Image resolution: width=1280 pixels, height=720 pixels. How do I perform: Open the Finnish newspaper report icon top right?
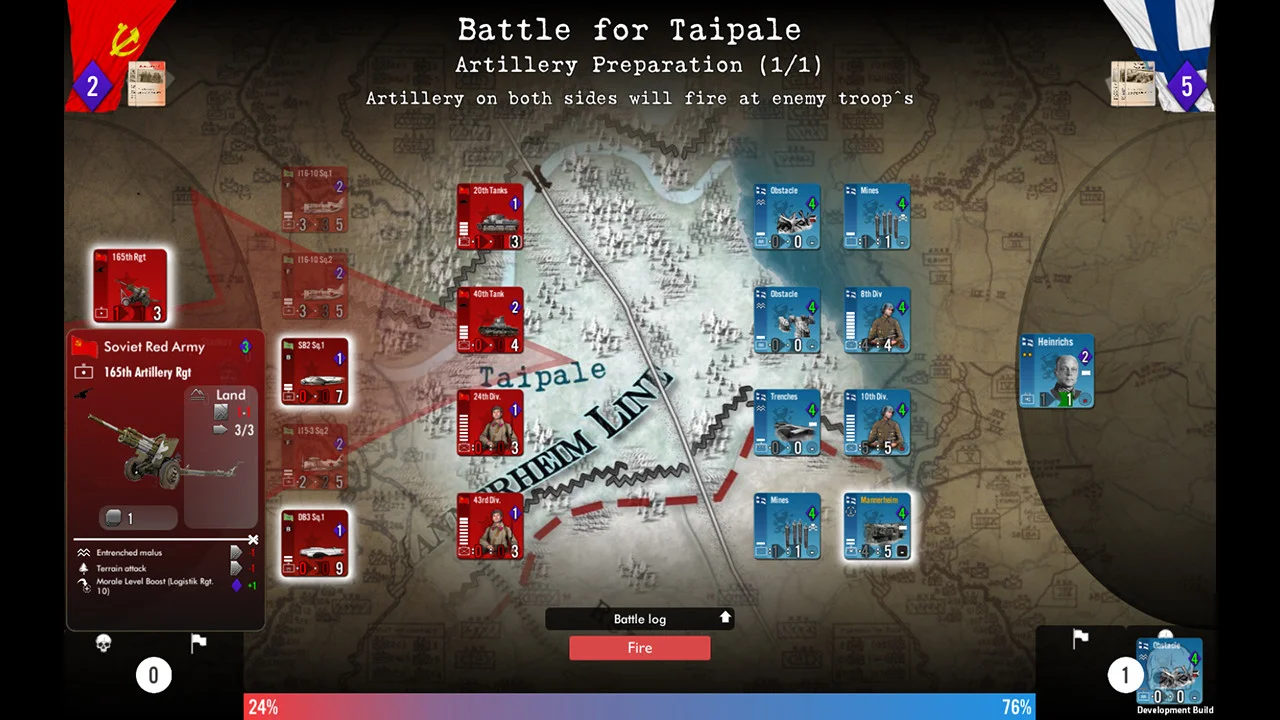coord(1133,85)
